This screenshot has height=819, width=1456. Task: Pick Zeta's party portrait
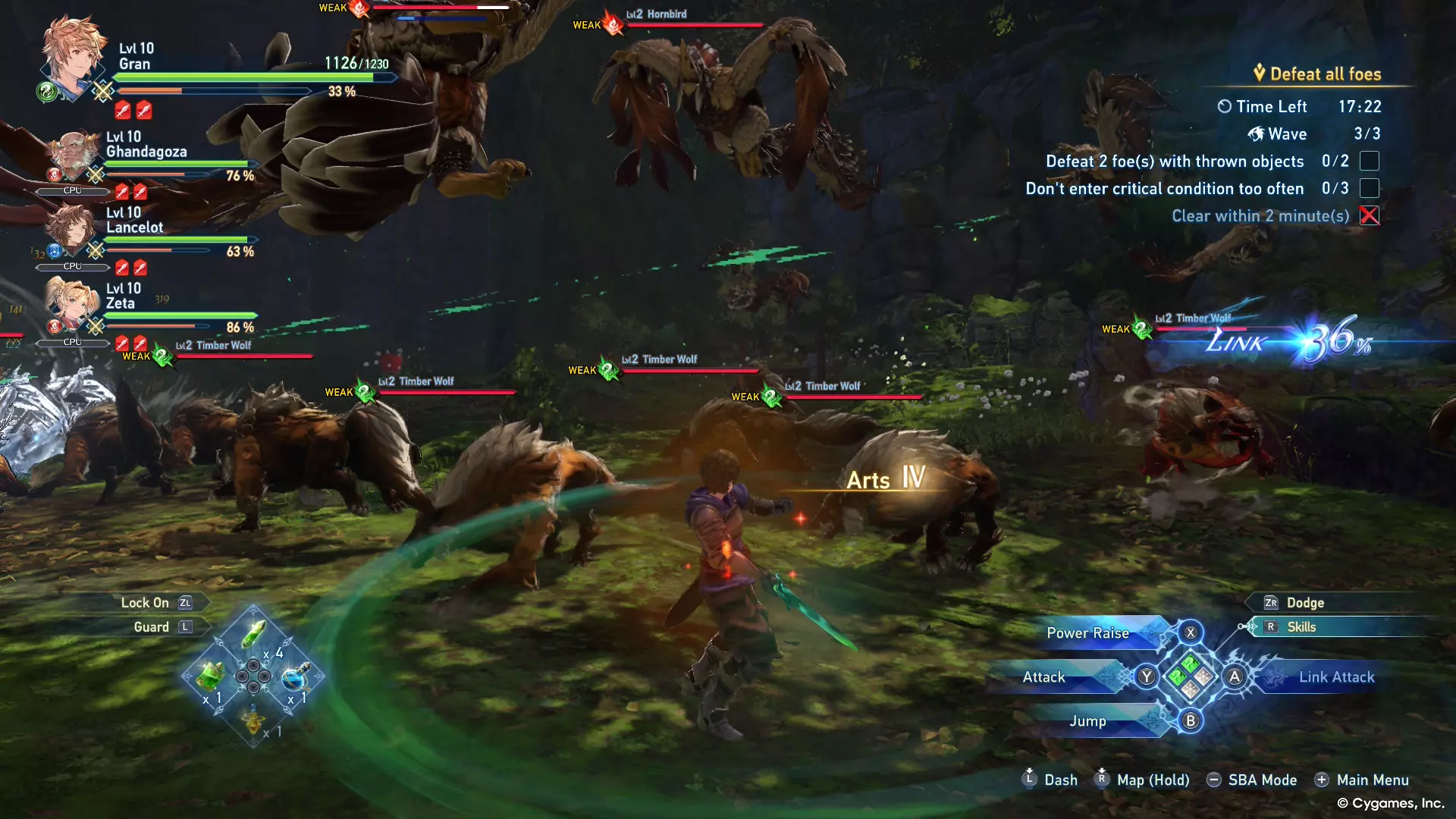point(71,305)
